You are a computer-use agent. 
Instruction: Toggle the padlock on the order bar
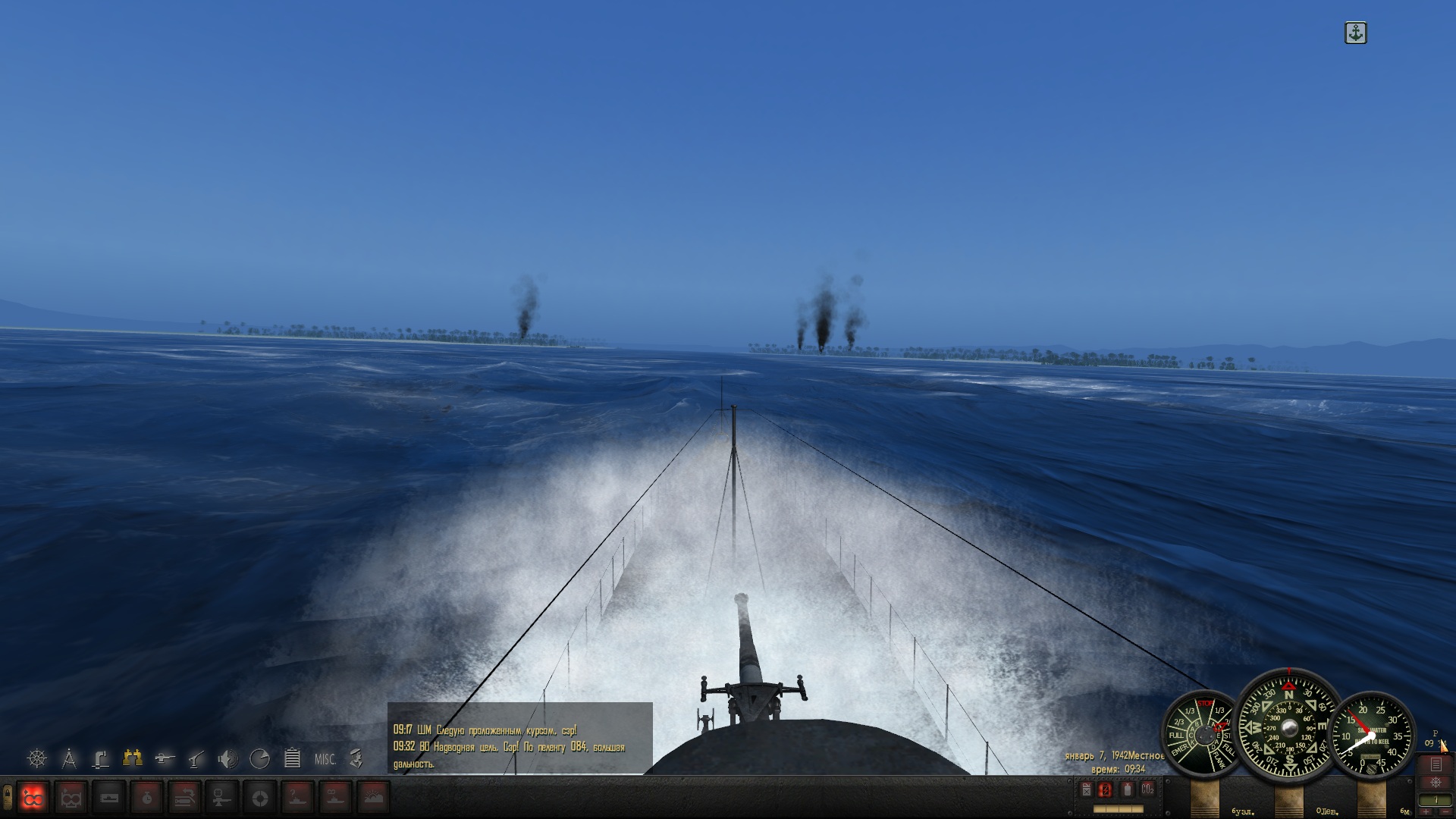coord(8,795)
